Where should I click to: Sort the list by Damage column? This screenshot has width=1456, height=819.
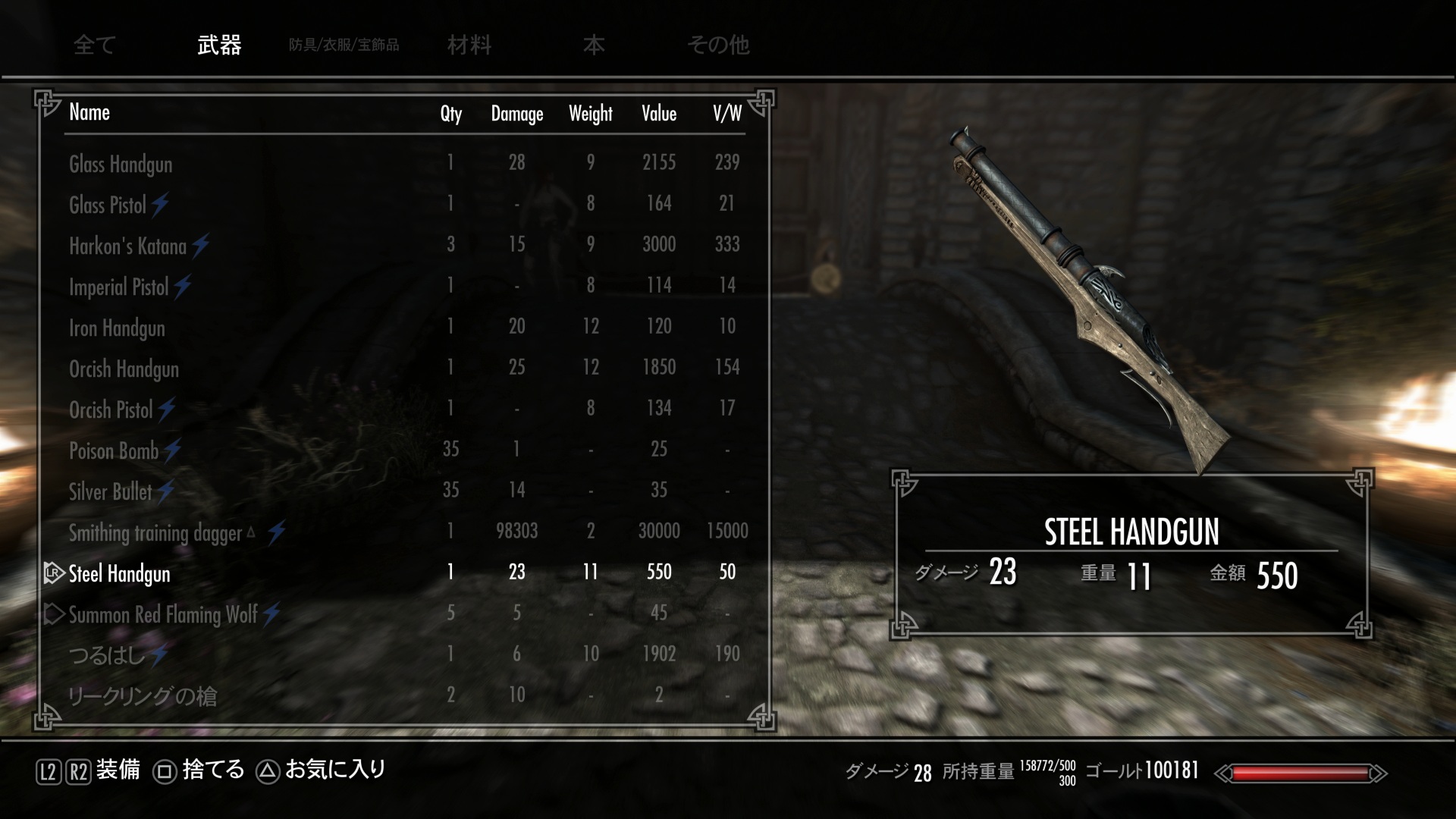516,114
